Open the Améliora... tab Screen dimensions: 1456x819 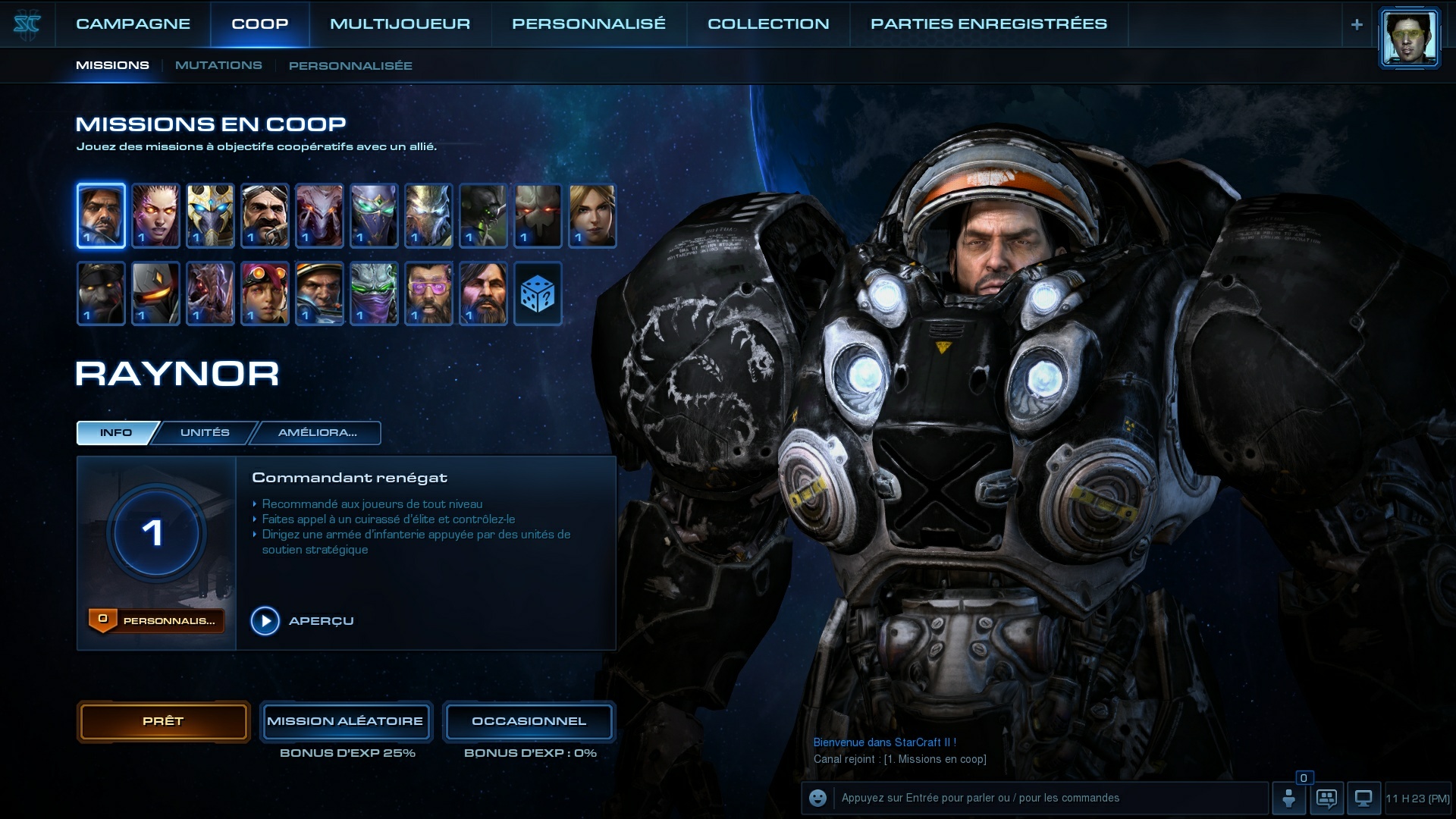pos(317,432)
